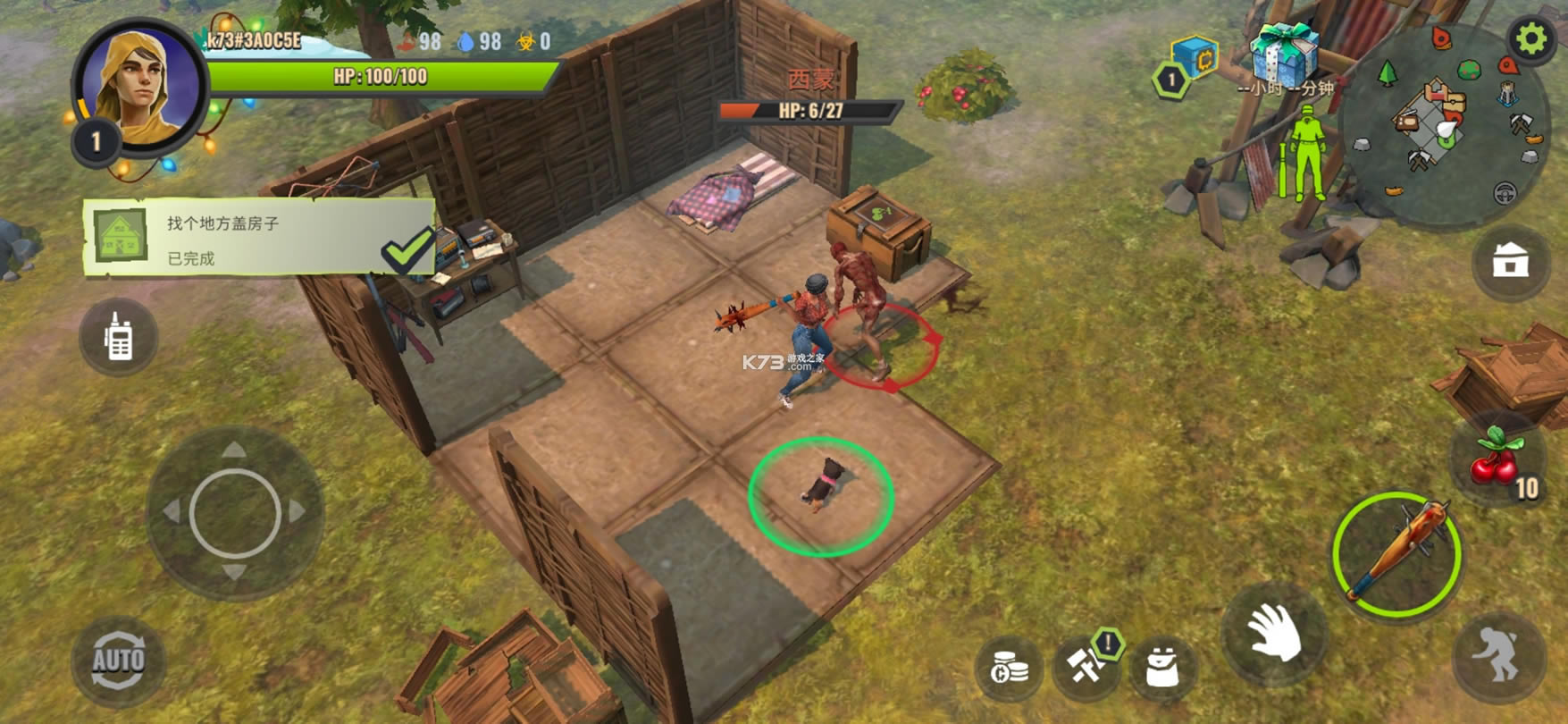Attack with the spiked bat button
Screen dimensions: 1568x724
1396,554
